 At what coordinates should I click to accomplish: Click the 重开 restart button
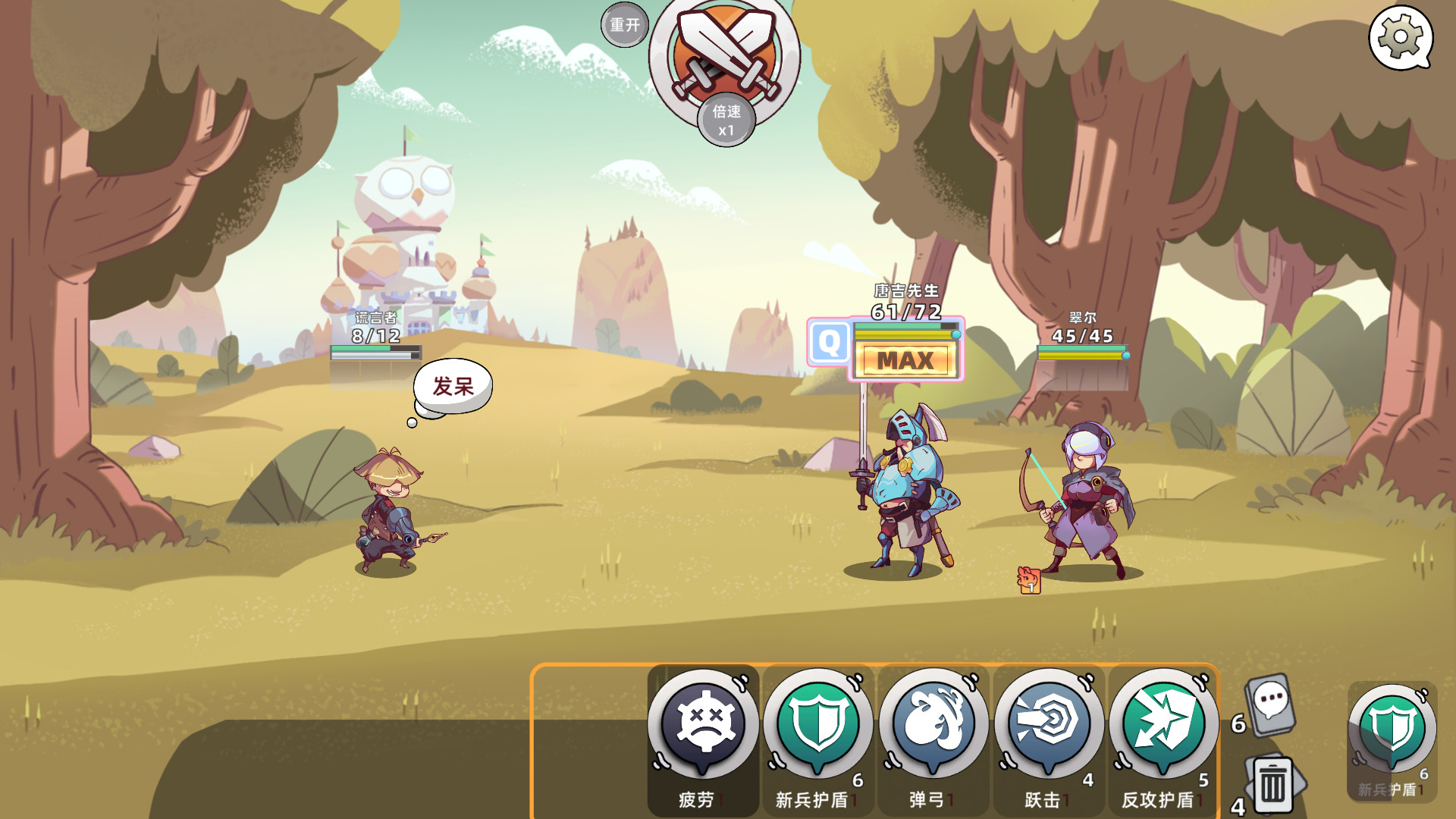coord(625,25)
